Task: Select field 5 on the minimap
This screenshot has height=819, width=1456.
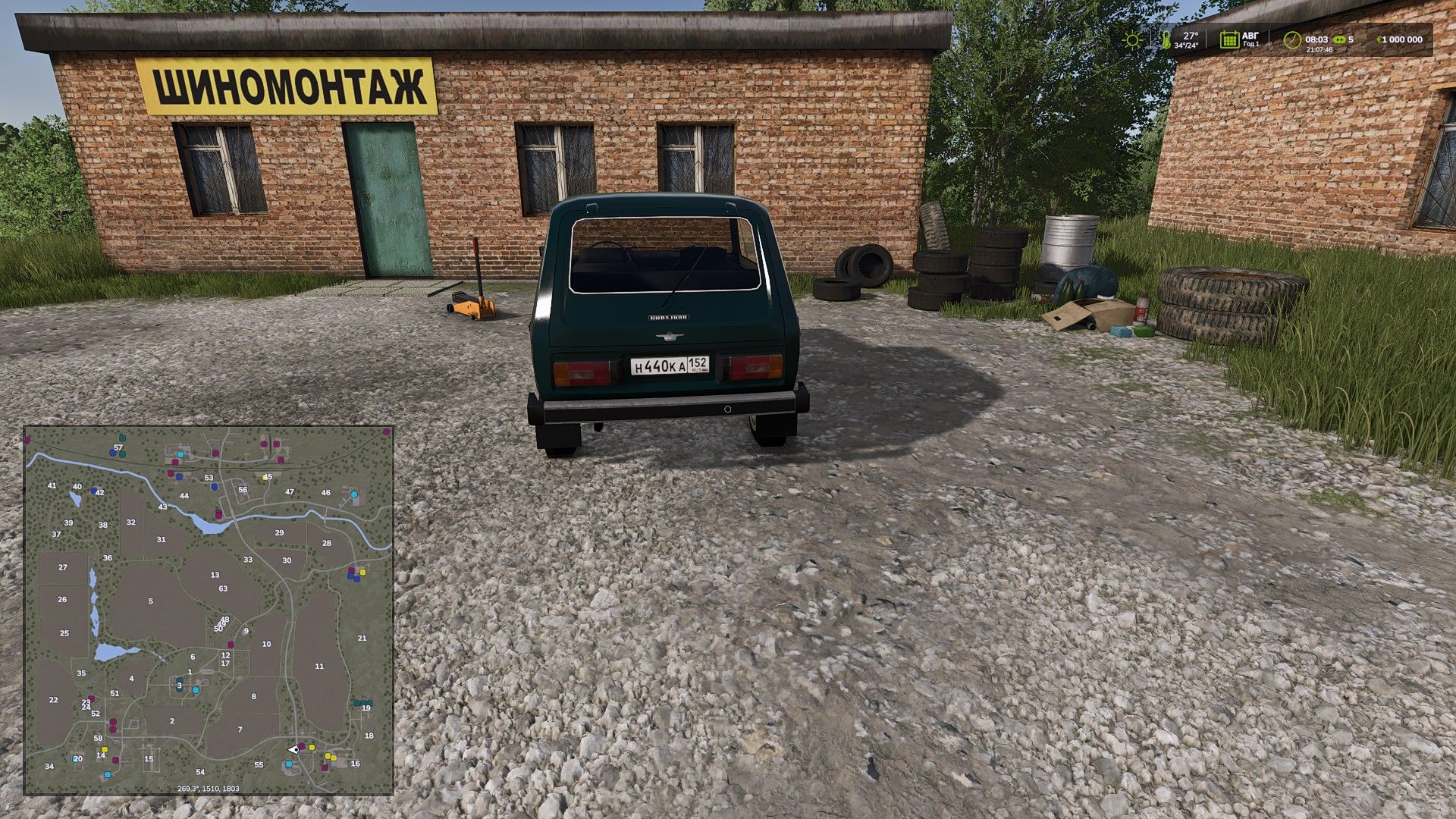Action: click(x=151, y=601)
